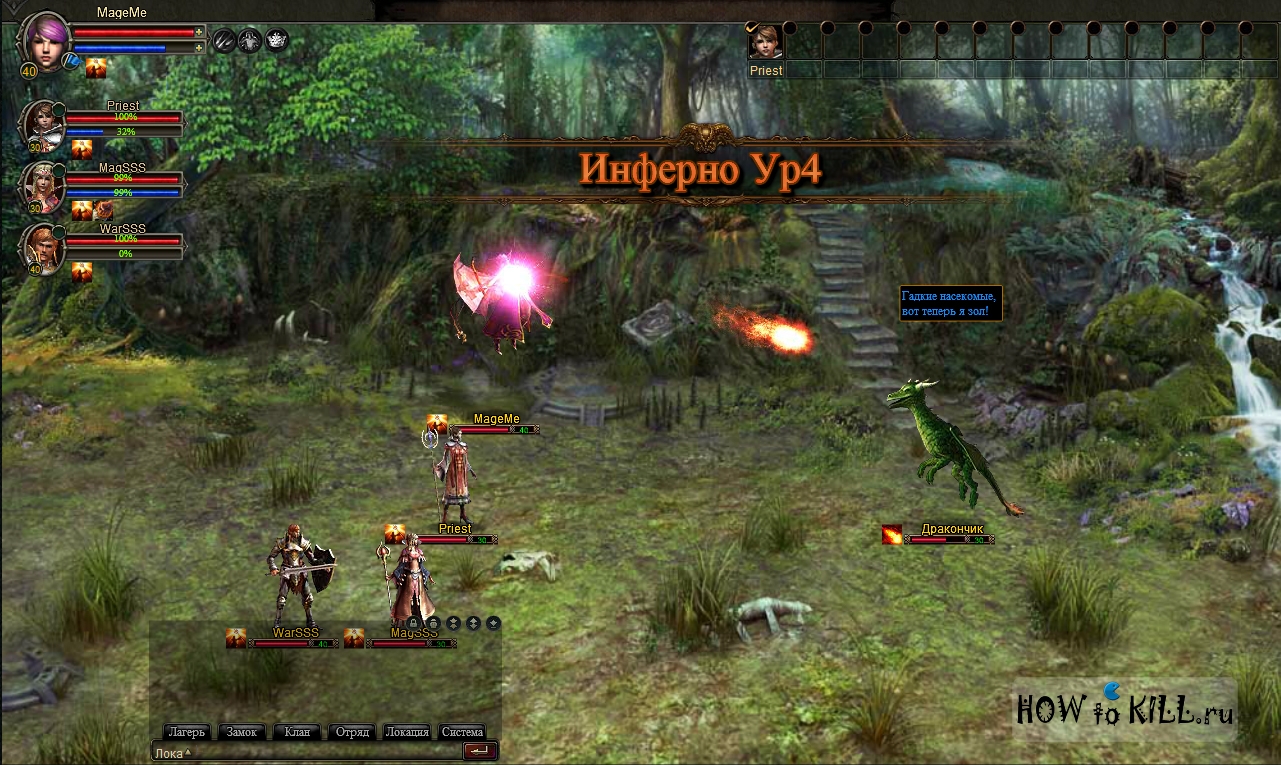Choose the WarSSS party member frame
This screenshot has height=765, width=1281.
(45, 247)
